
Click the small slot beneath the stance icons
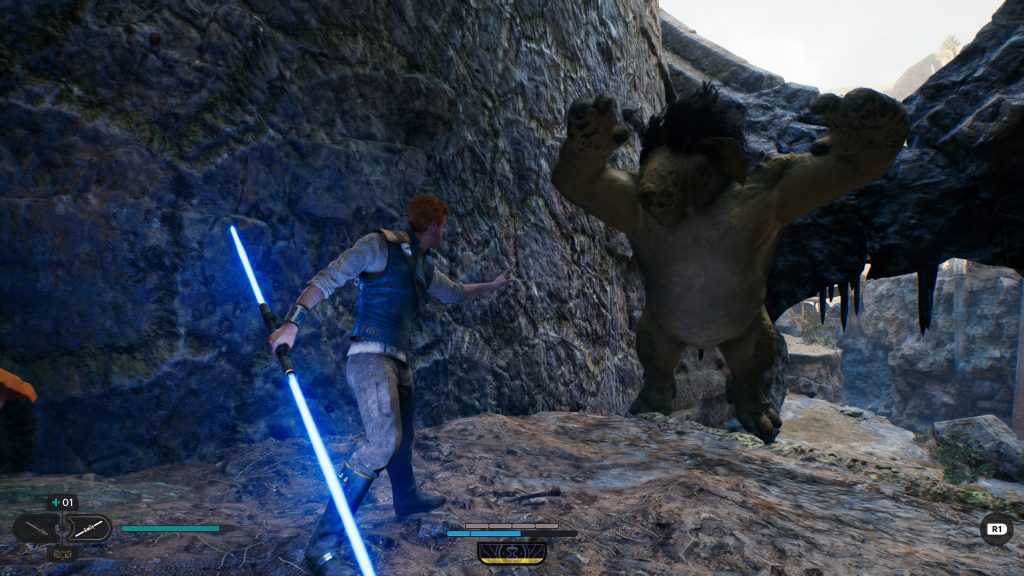62,552
